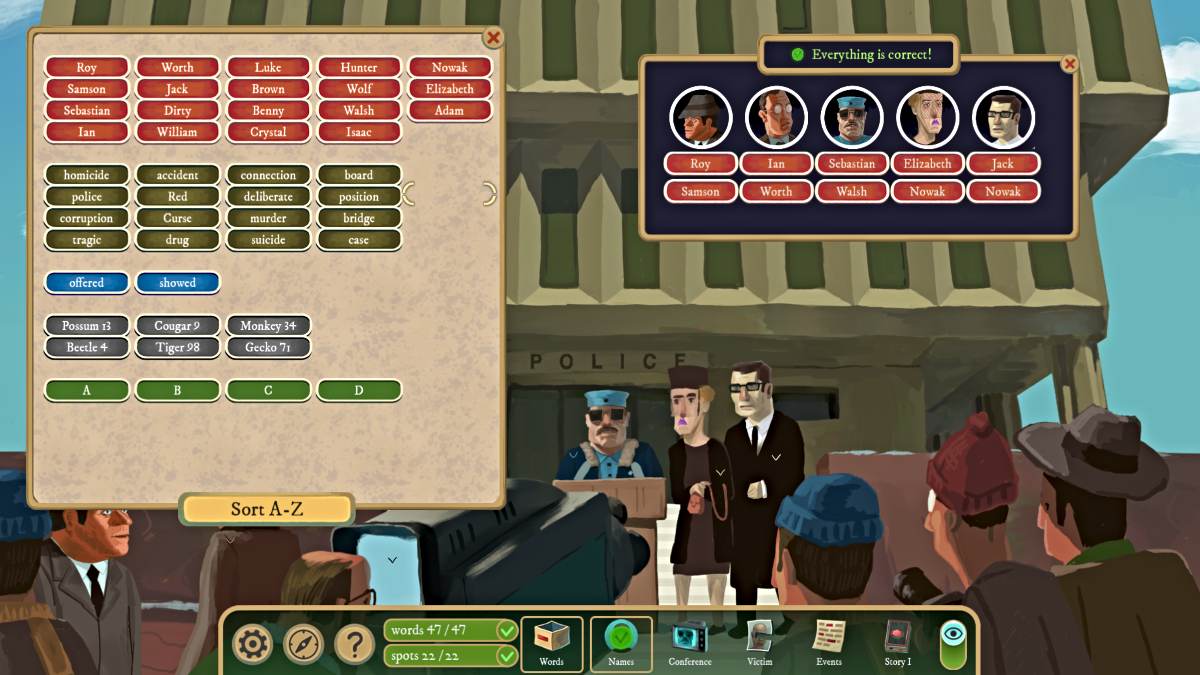Open the Words tab
Viewport: 1200px width, 675px height.
click(x=551, y=643)
